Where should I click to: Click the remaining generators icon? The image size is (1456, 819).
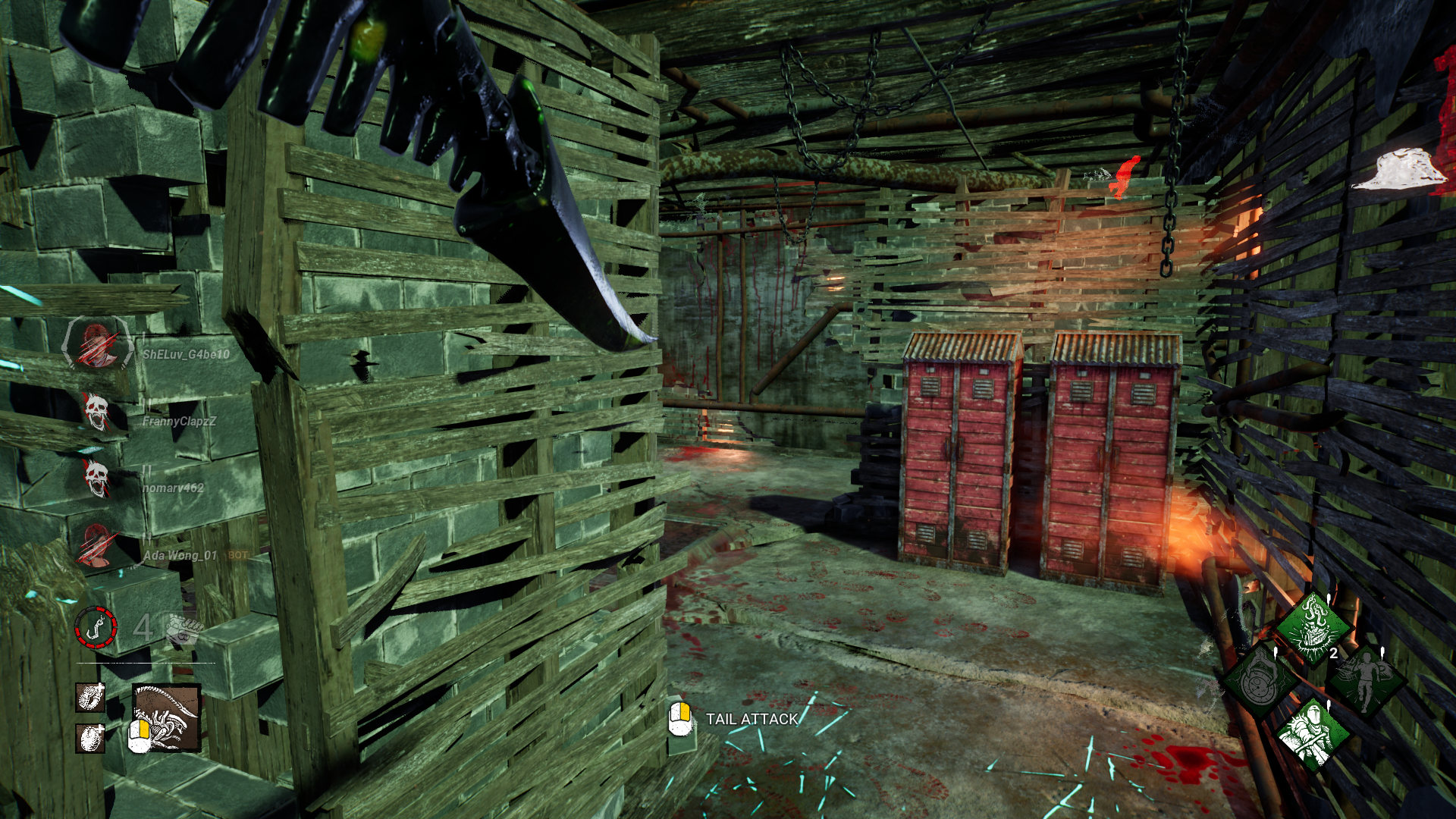pos(184,629)
